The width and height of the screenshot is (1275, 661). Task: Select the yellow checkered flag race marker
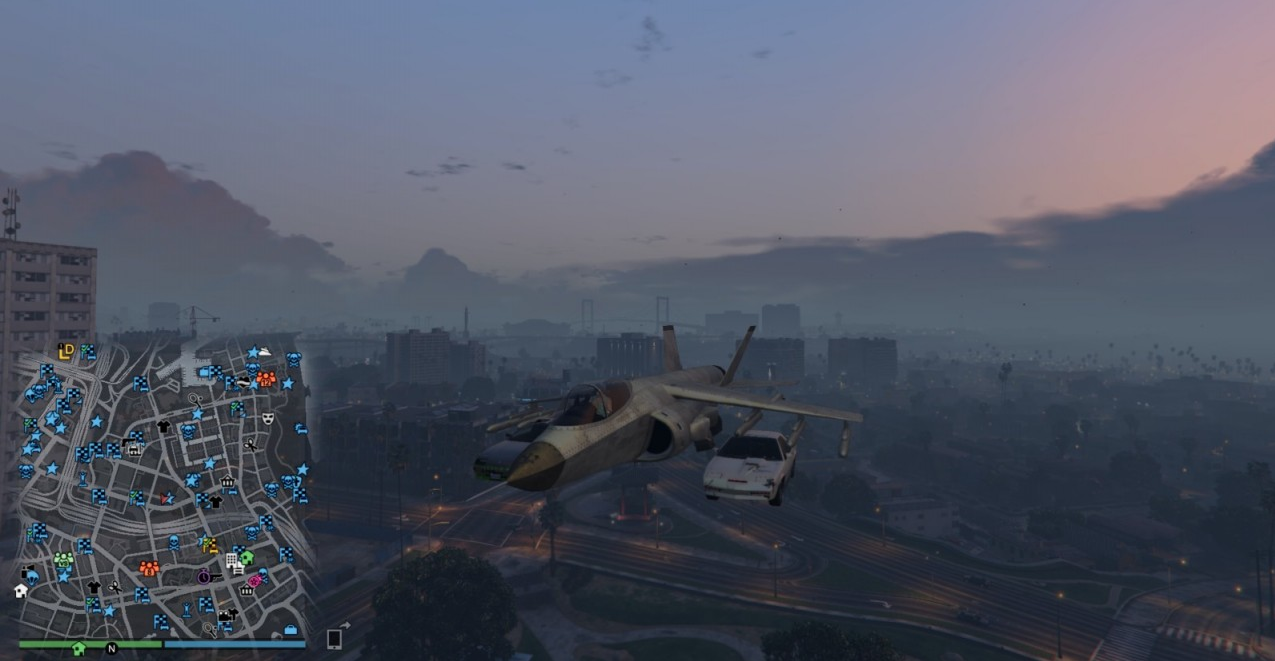click(x=210, y=545)
